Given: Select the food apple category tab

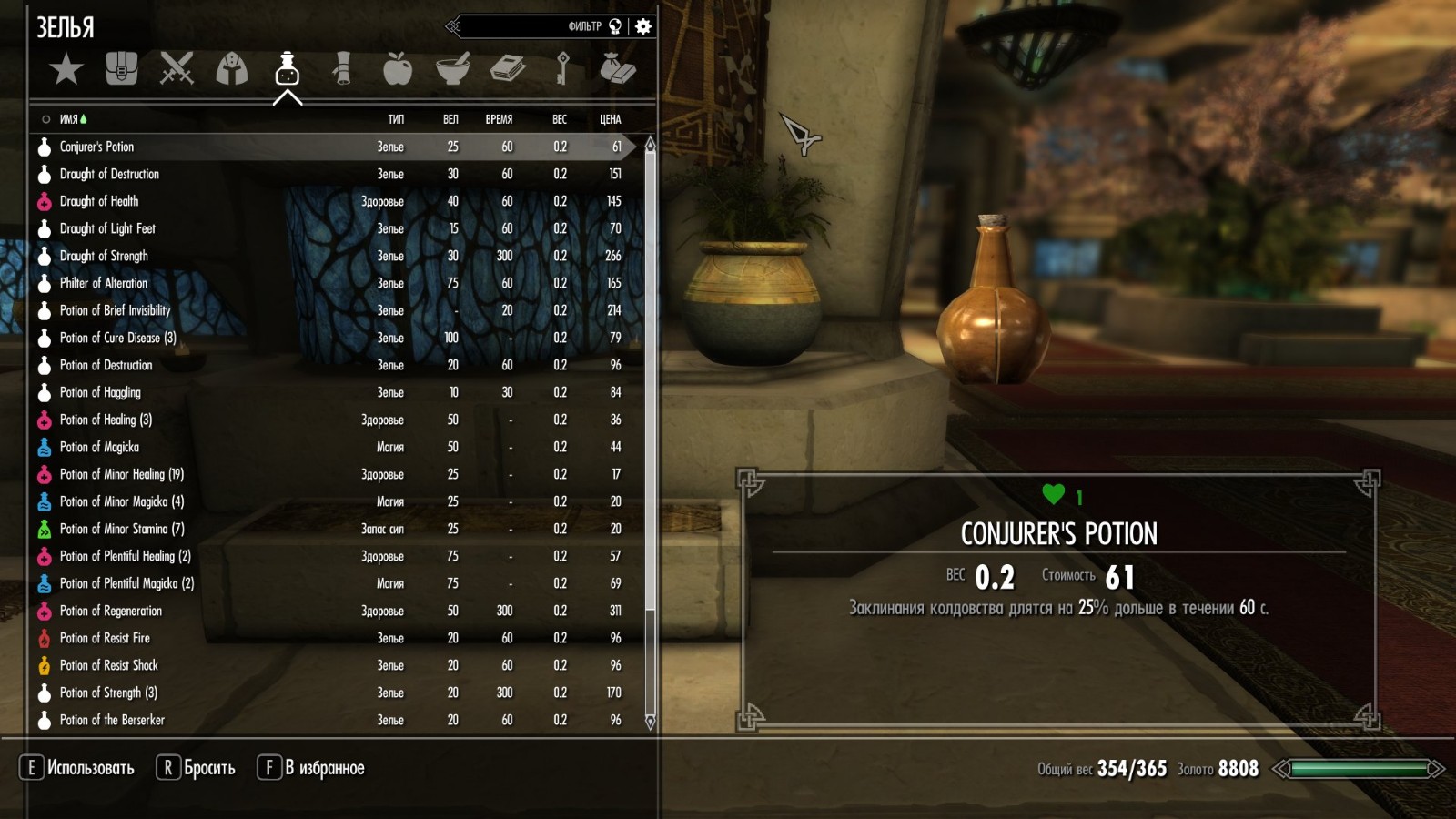Looking at the screenshot, I should 398,69.
